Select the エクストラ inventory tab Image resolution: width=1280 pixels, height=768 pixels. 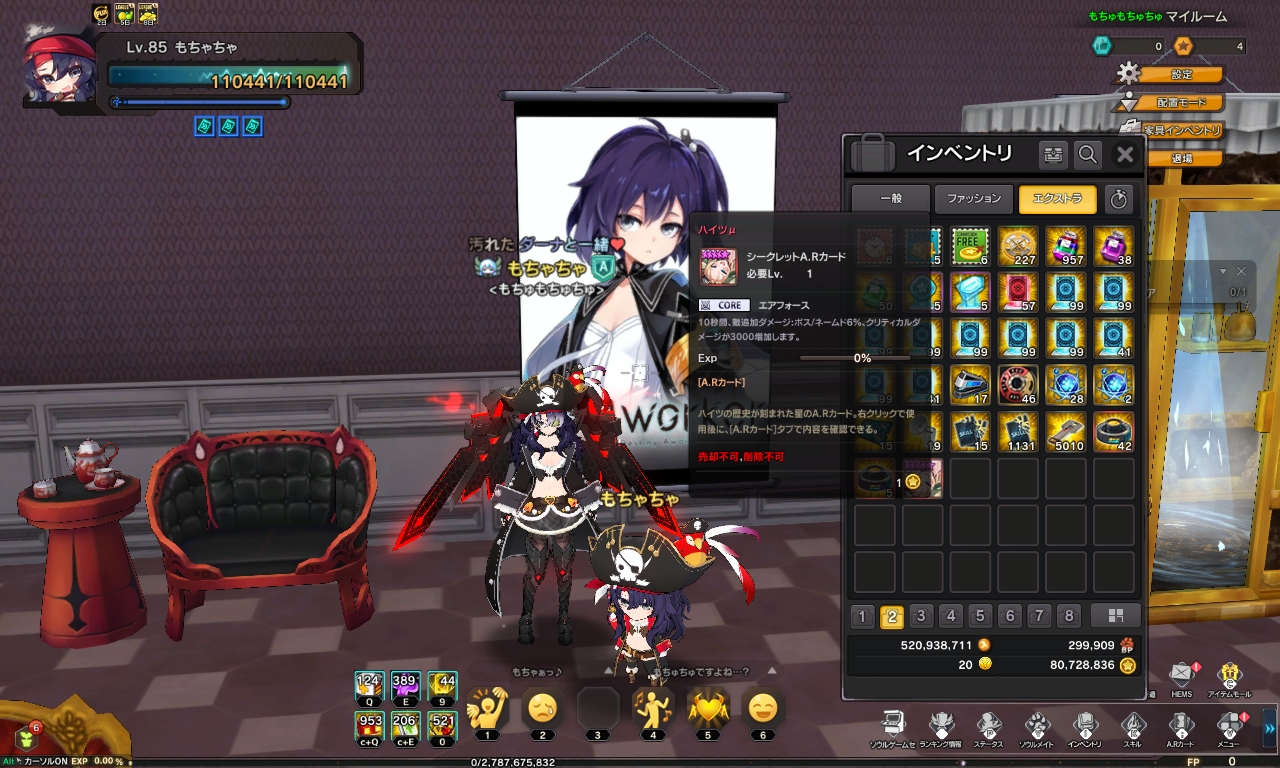pos(1057,199)
